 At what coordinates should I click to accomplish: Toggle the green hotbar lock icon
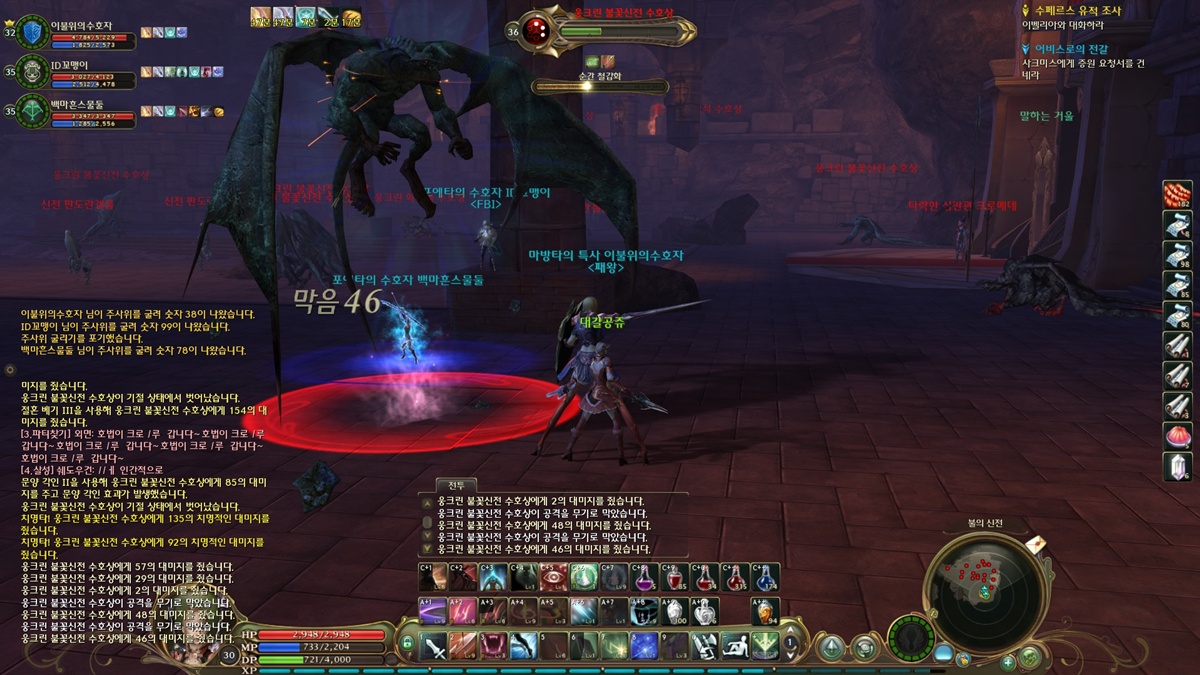[x=407, y=644]
